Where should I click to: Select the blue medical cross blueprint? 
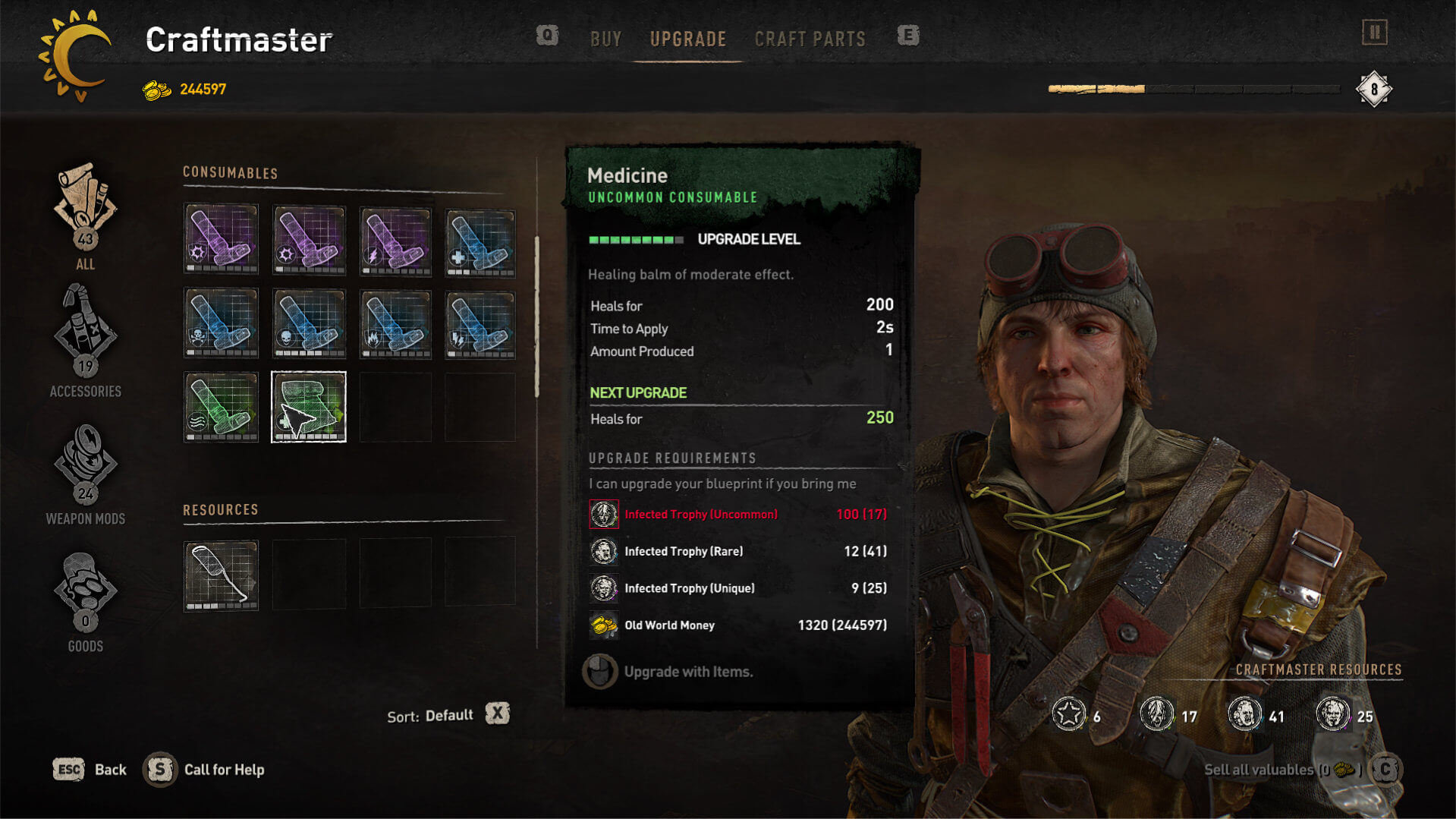[480, 240]
